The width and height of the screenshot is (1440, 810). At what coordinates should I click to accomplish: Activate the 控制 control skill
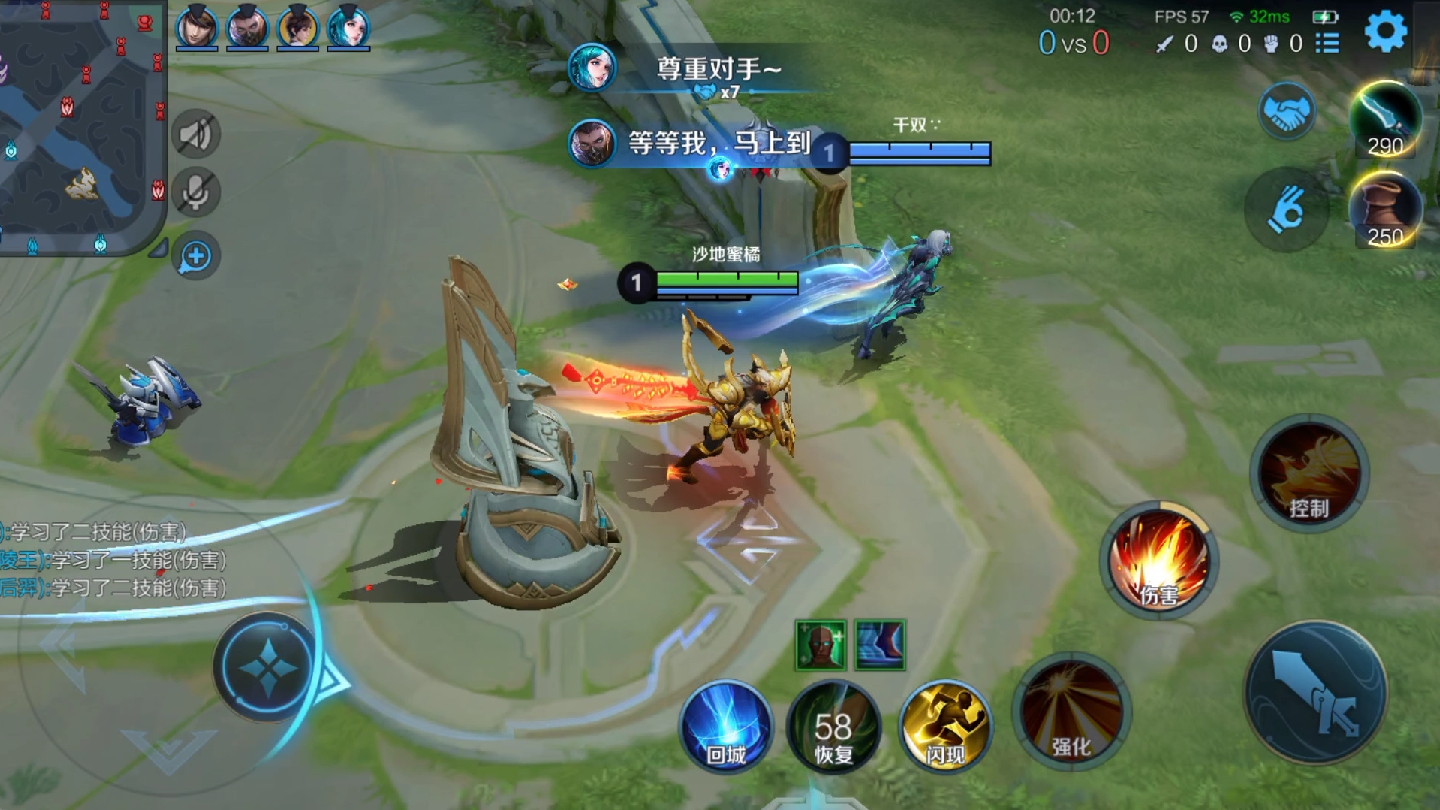1309,473
